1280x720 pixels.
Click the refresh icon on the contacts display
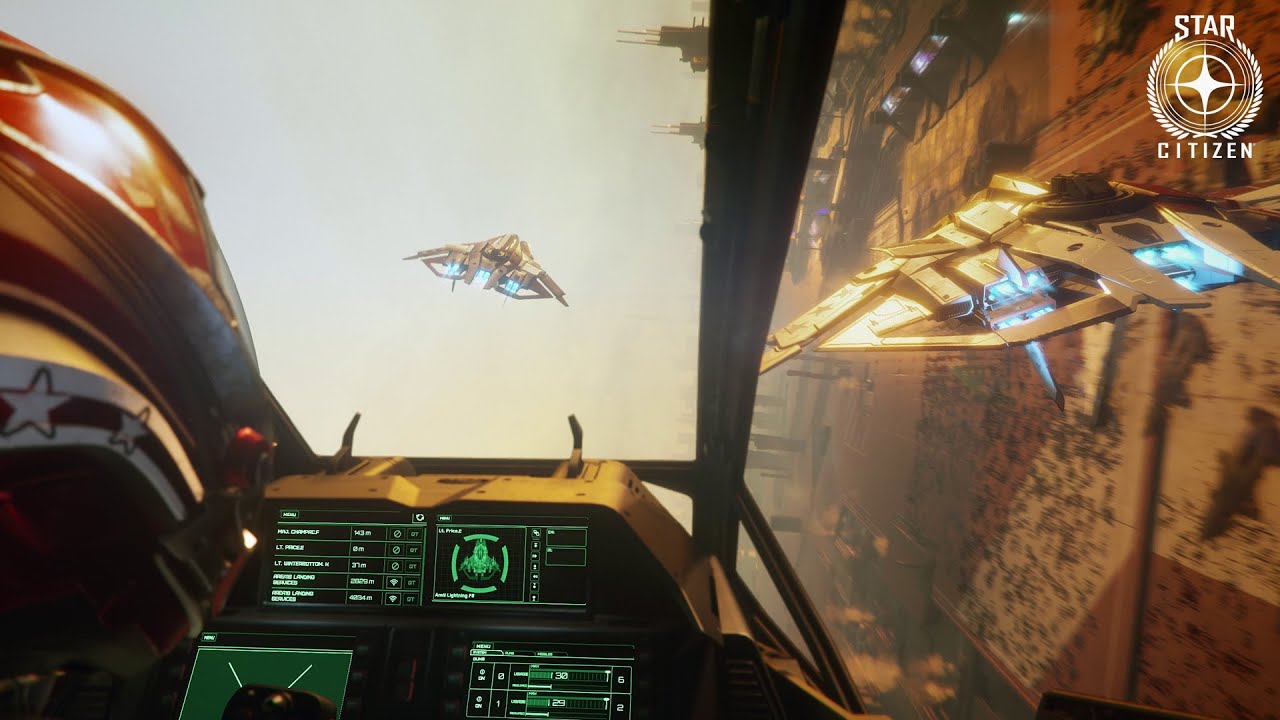419,517
